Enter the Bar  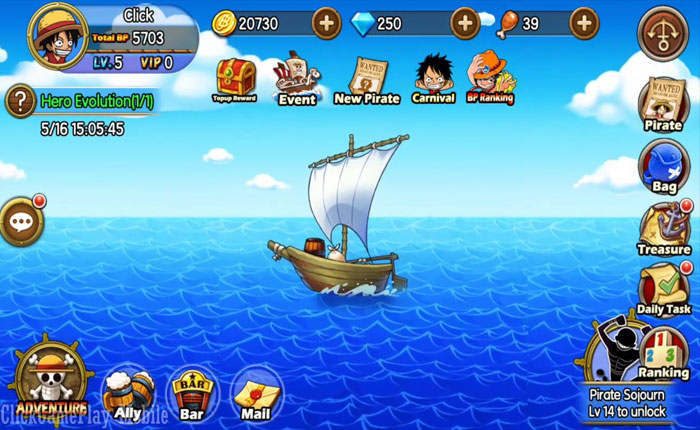click(x=189, y=391)
